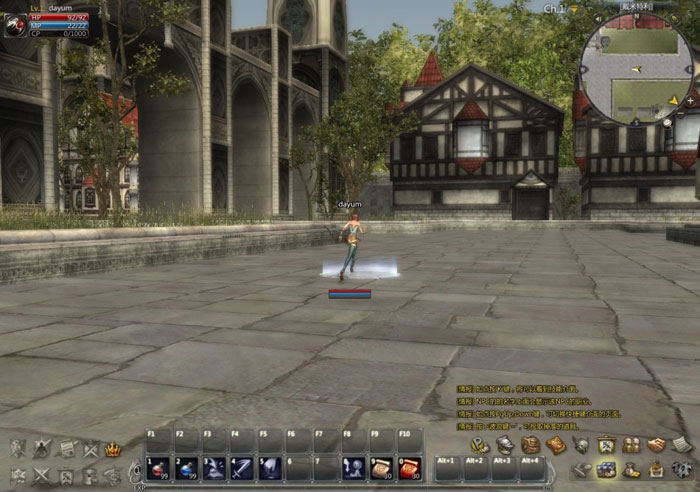Open the circular minimap
Image resolution: width=700 pixels, height=492 pixels.
tap(637, 68)
